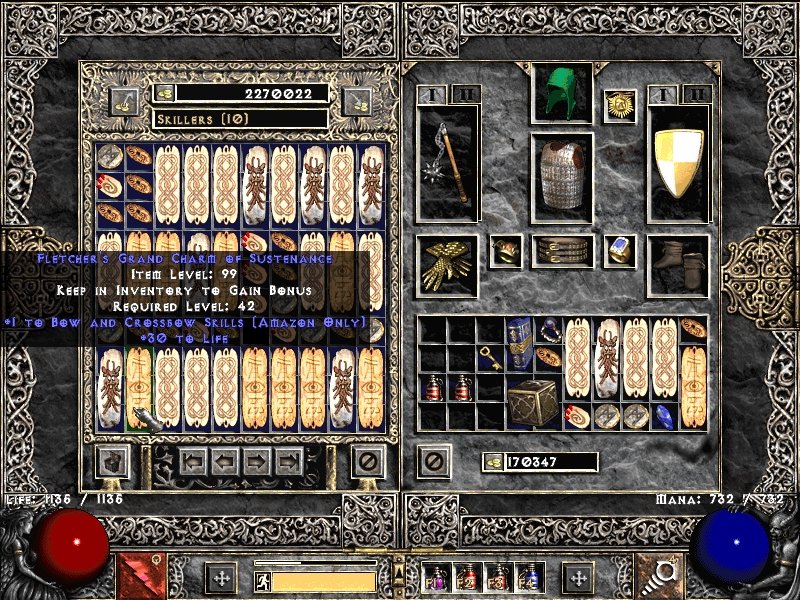Screen dimensions: 800x600
Task: Select the golden gauntlets slot
Action: coord(446,264)
